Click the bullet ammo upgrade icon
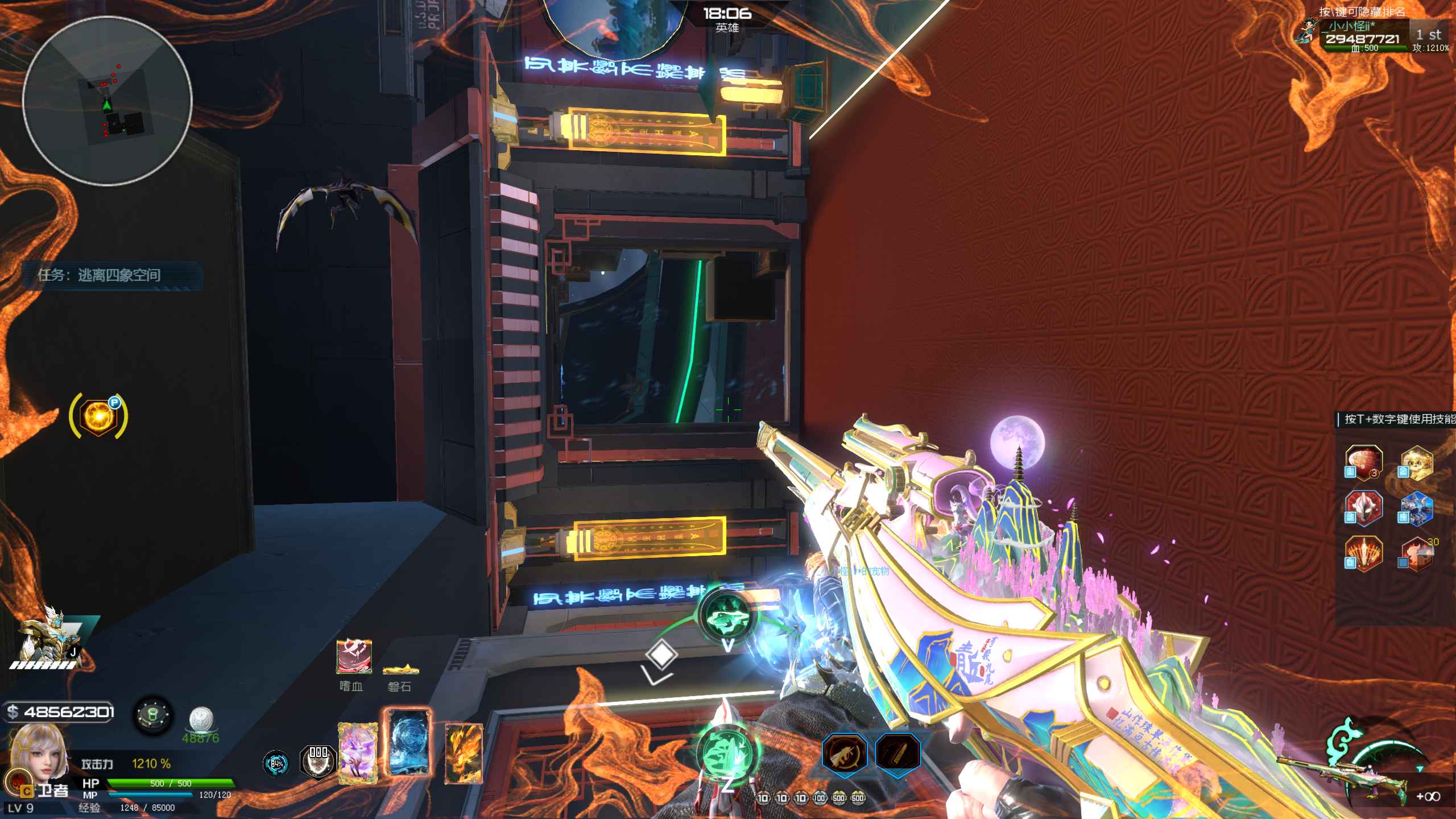Viewport: 1456px width, 819px height. [897, 754]
